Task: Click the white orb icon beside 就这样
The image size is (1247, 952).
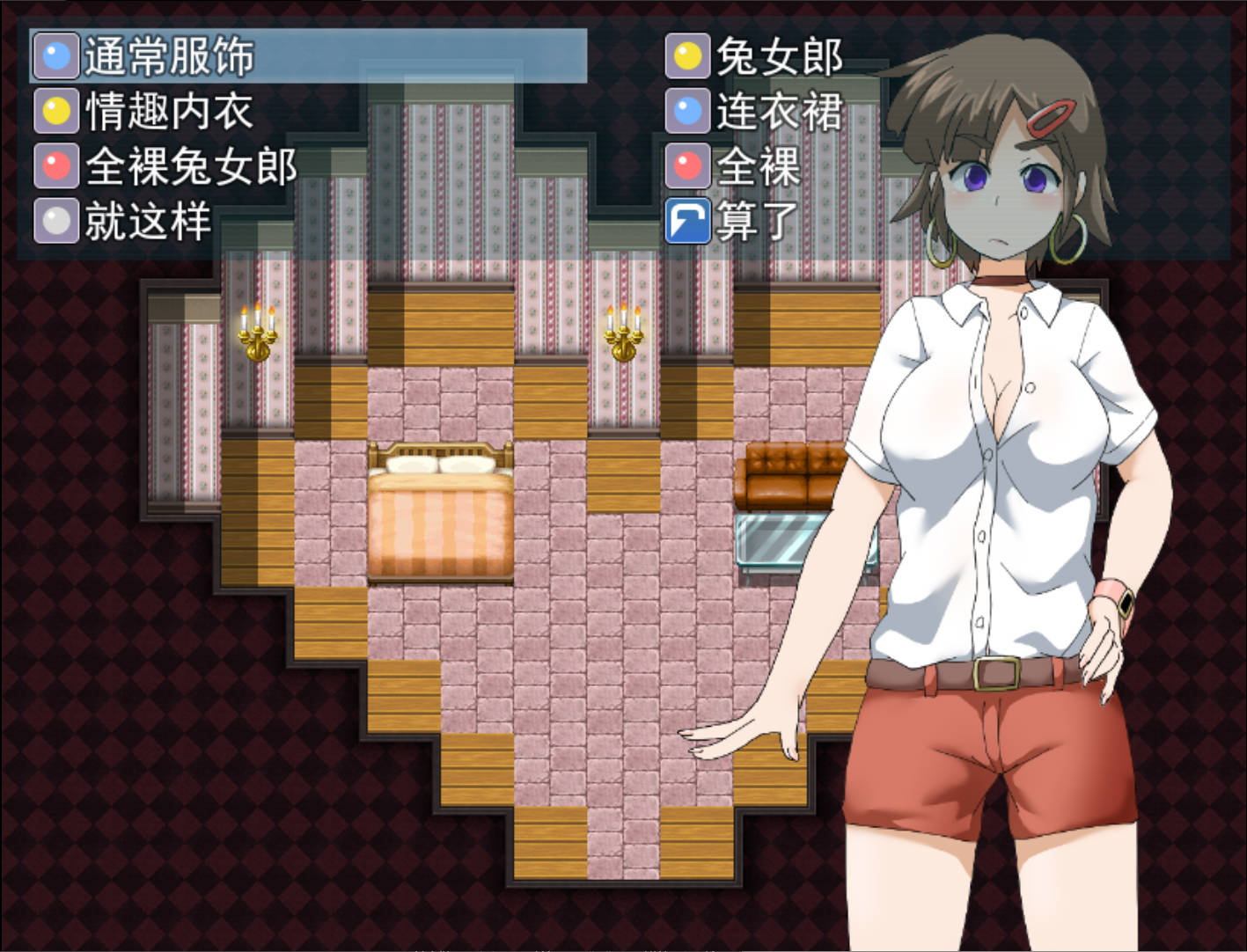Action: 56,222
